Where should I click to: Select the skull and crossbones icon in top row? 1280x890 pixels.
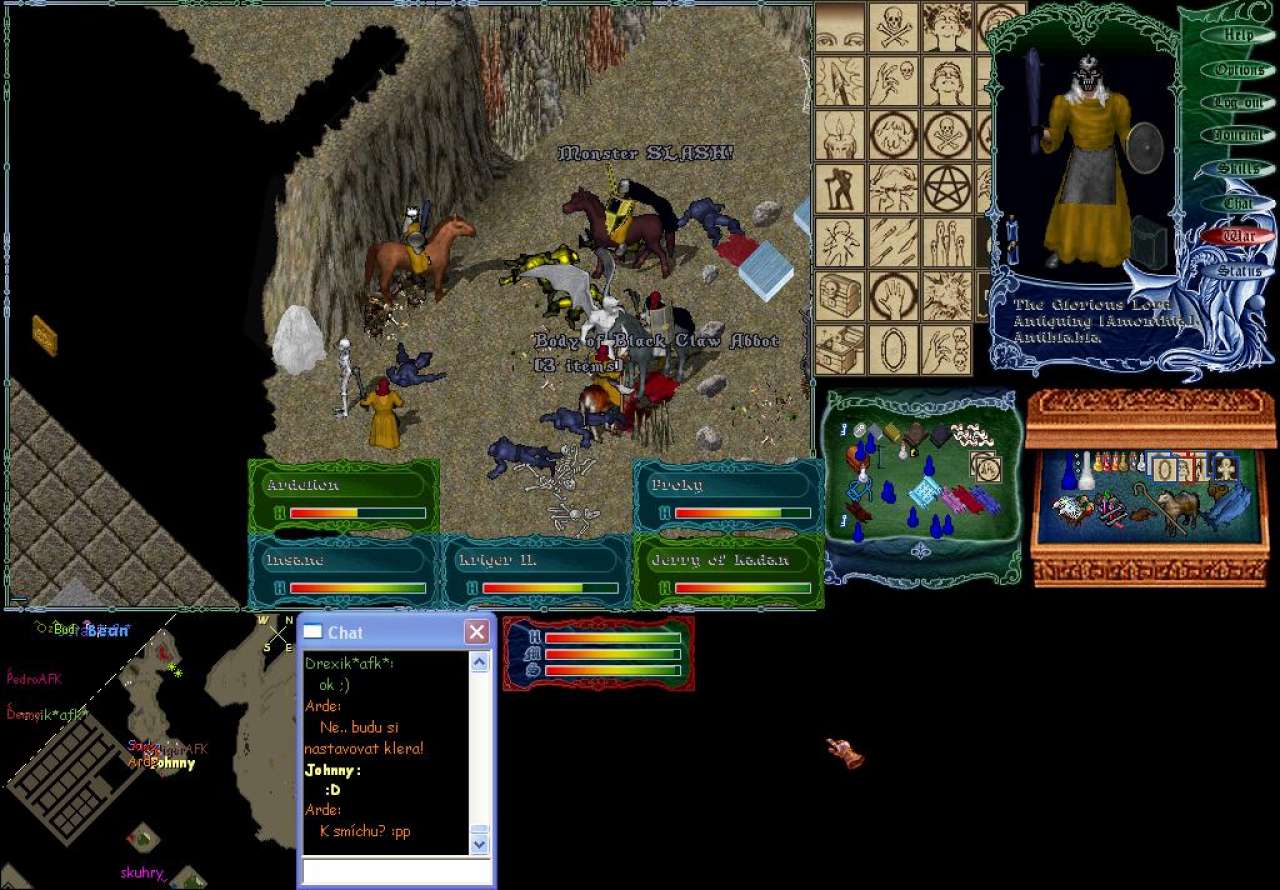coord(893,26)
